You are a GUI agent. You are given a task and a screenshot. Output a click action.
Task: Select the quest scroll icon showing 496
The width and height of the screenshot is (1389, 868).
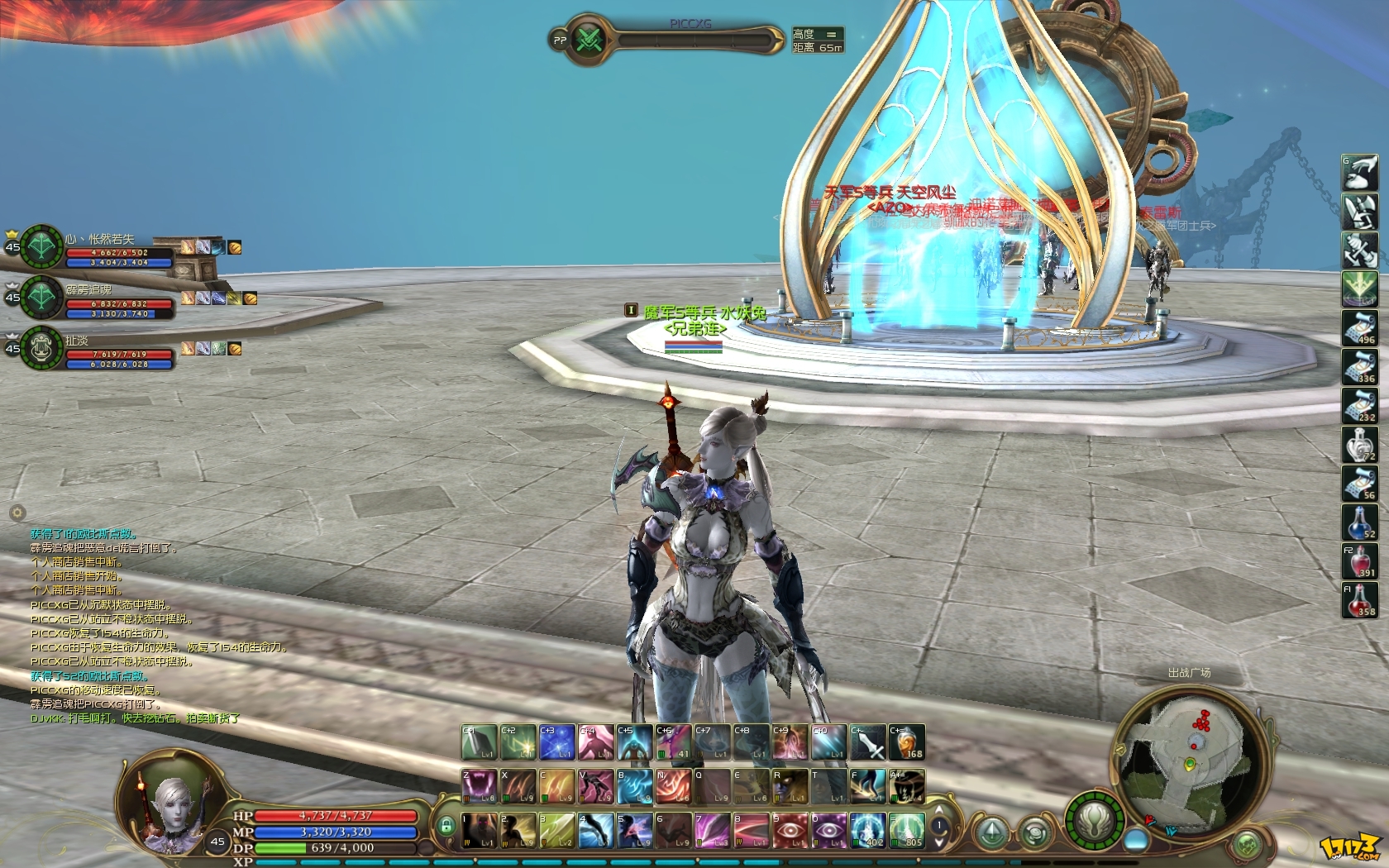(1360, 327)
